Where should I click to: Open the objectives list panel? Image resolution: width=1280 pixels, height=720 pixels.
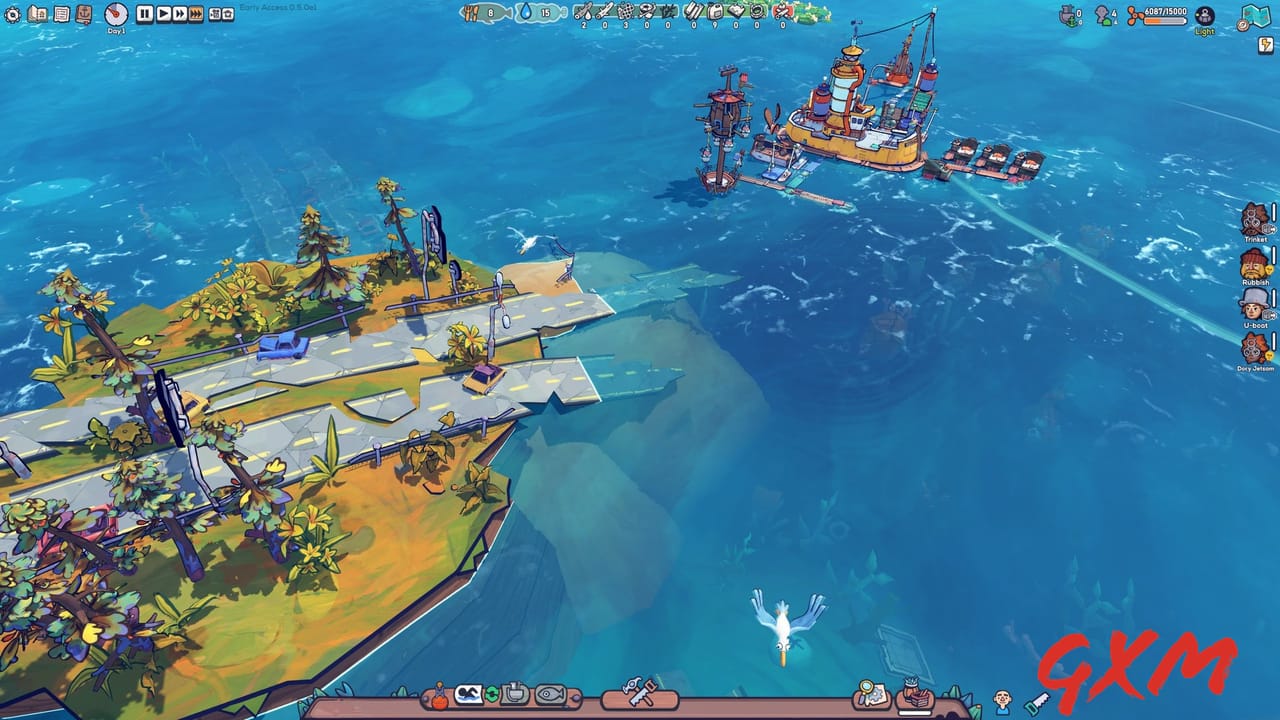coord(61,14)
